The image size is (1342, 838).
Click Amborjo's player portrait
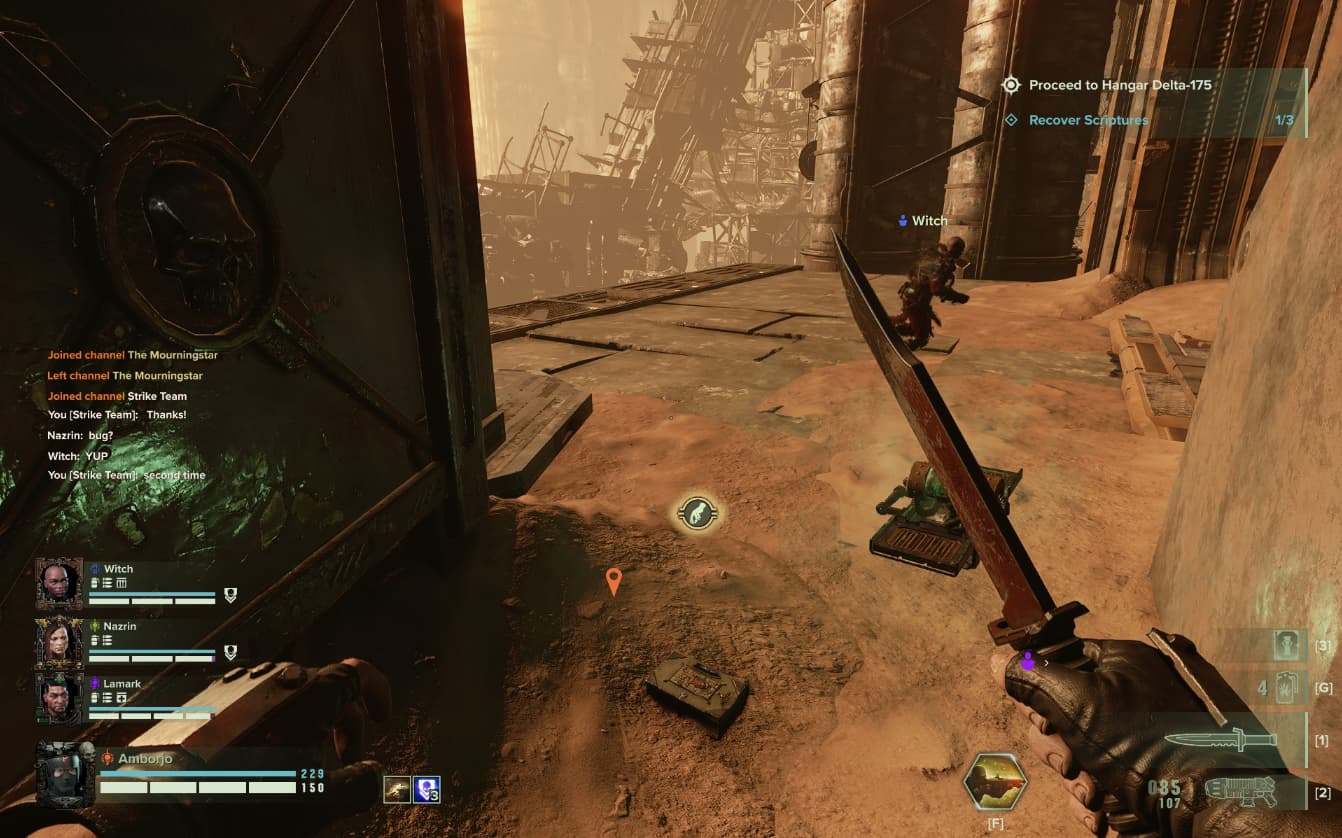65,773
